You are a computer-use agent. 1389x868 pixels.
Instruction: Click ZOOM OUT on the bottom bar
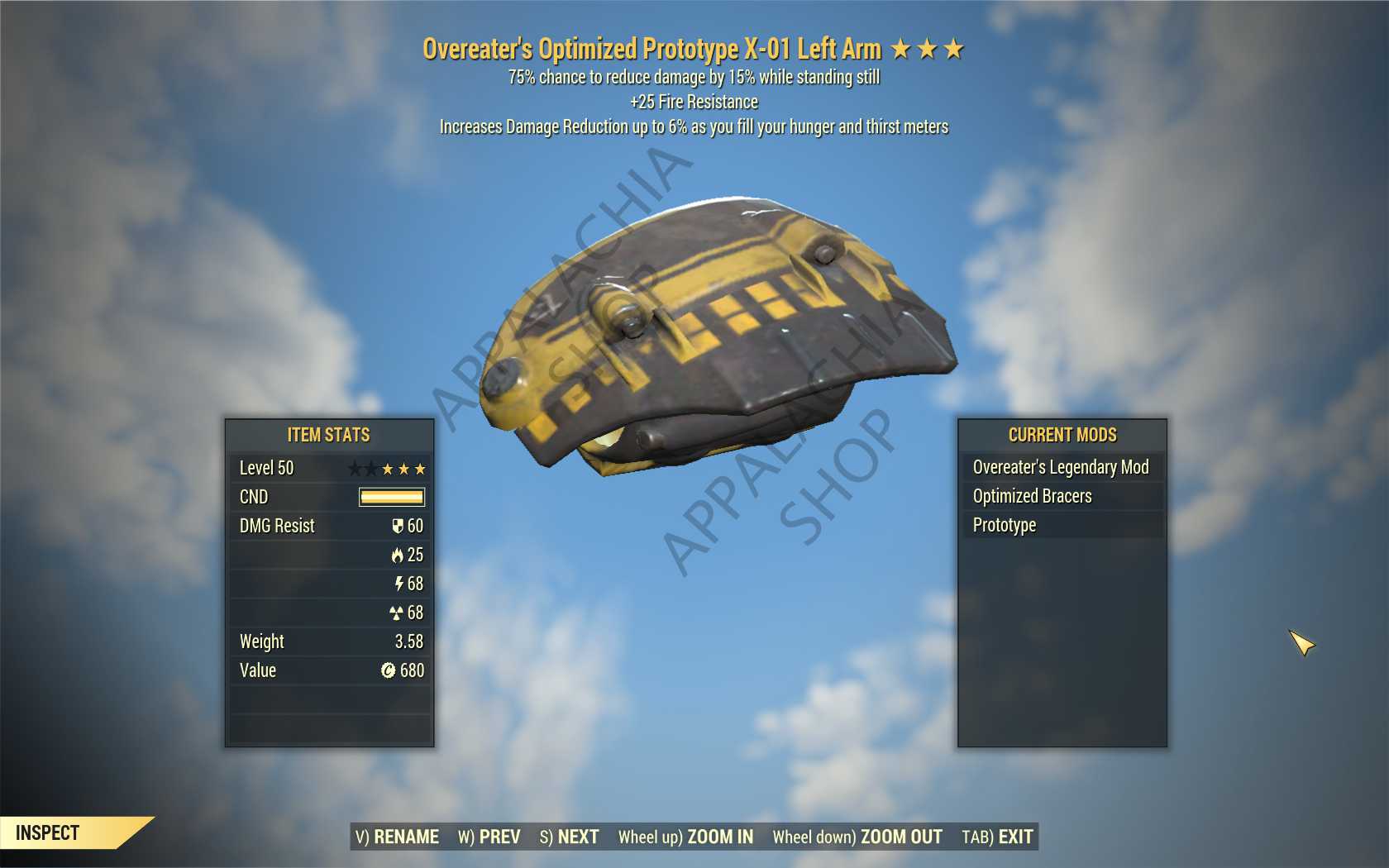click(x=857, y=837)
